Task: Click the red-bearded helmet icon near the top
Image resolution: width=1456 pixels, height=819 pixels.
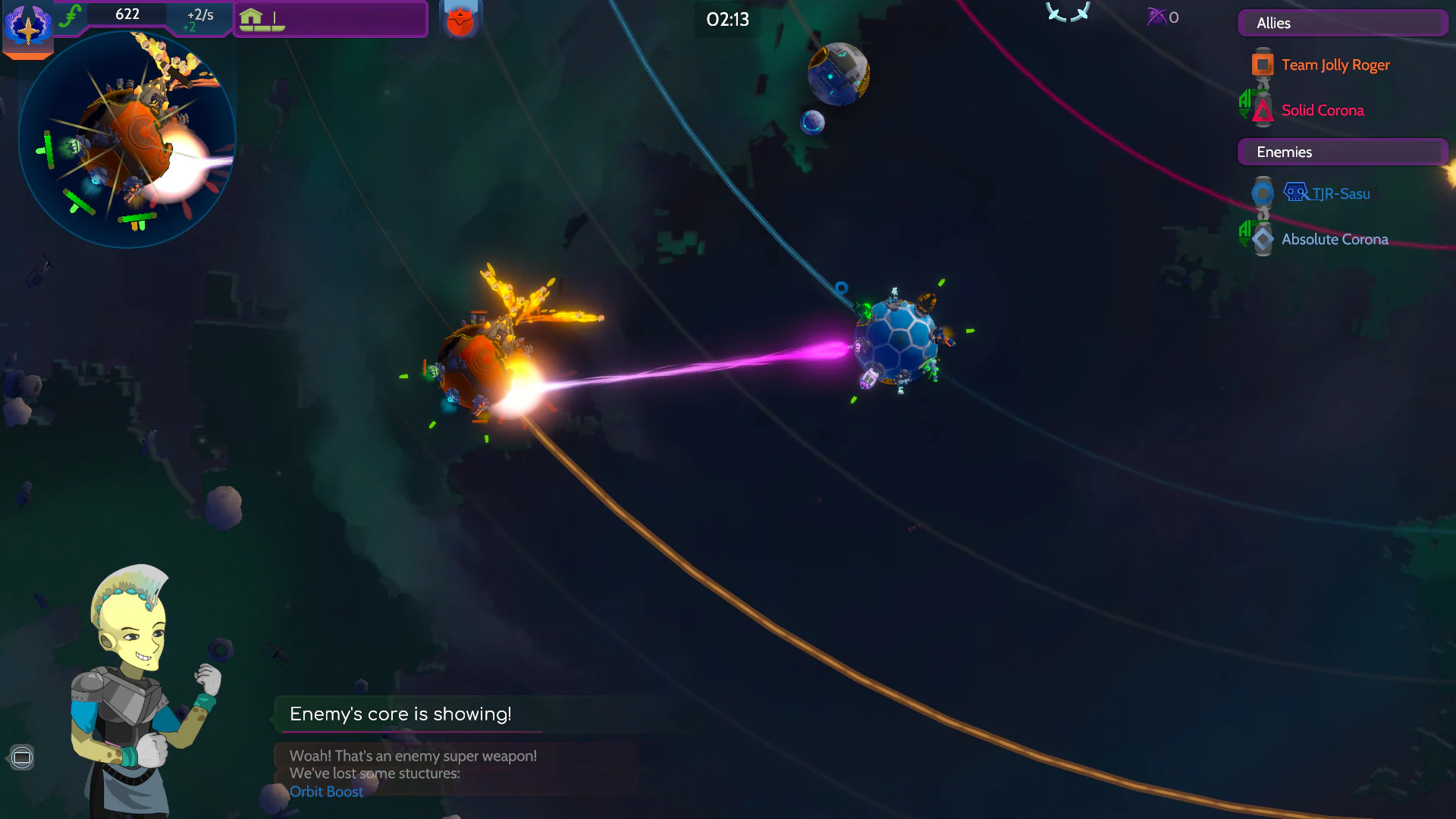Action: [460, 18]
